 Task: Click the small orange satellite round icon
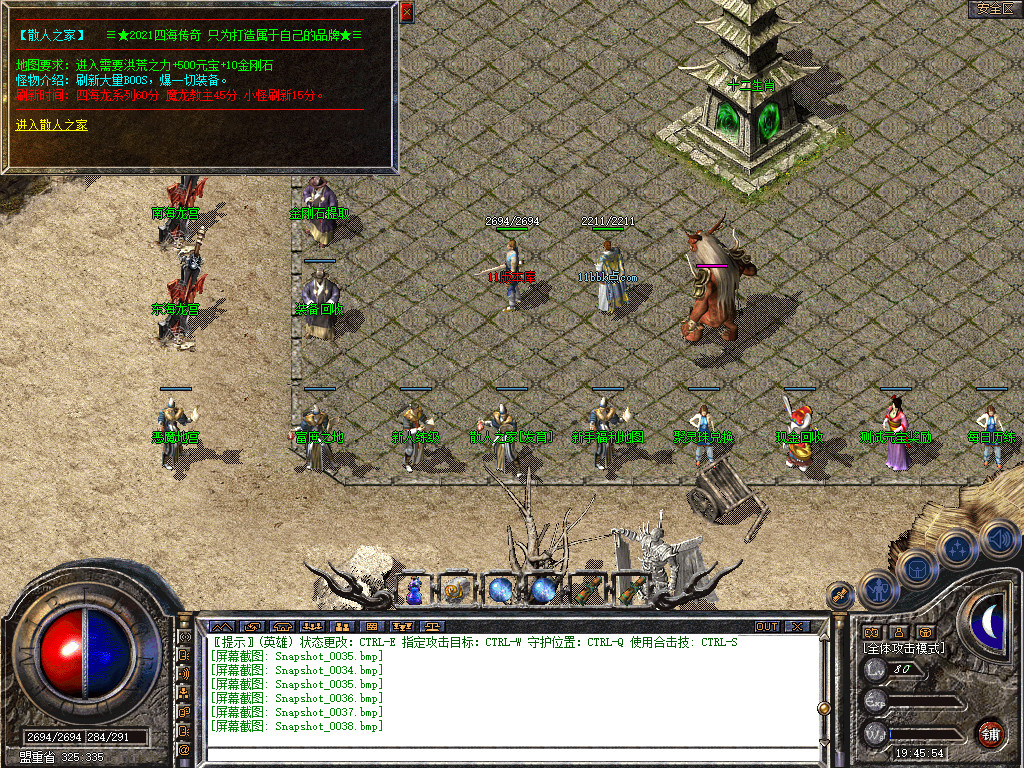840,595
